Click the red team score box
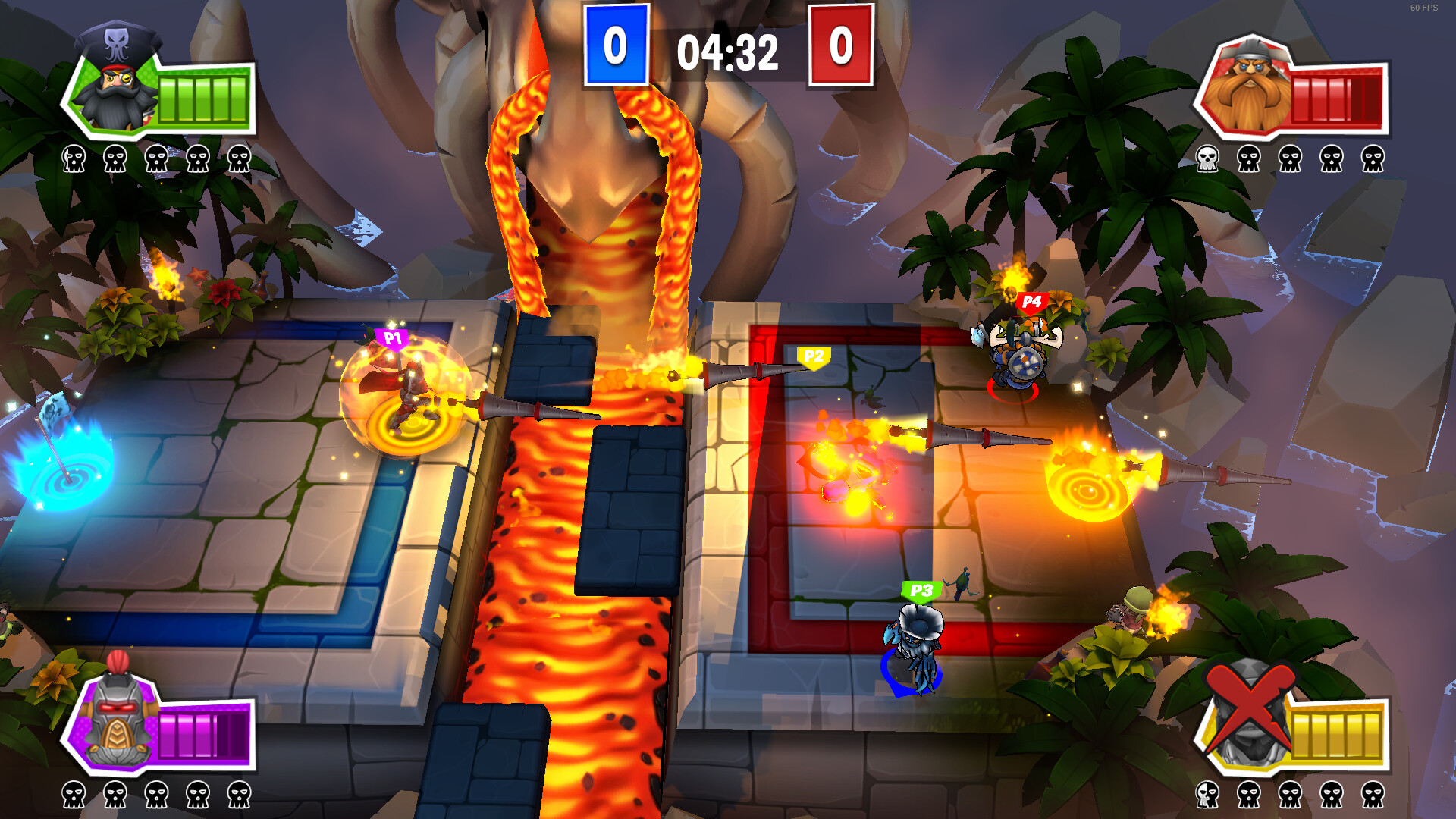This screenshot has width=1456, height=819. [x=839, y=45]
